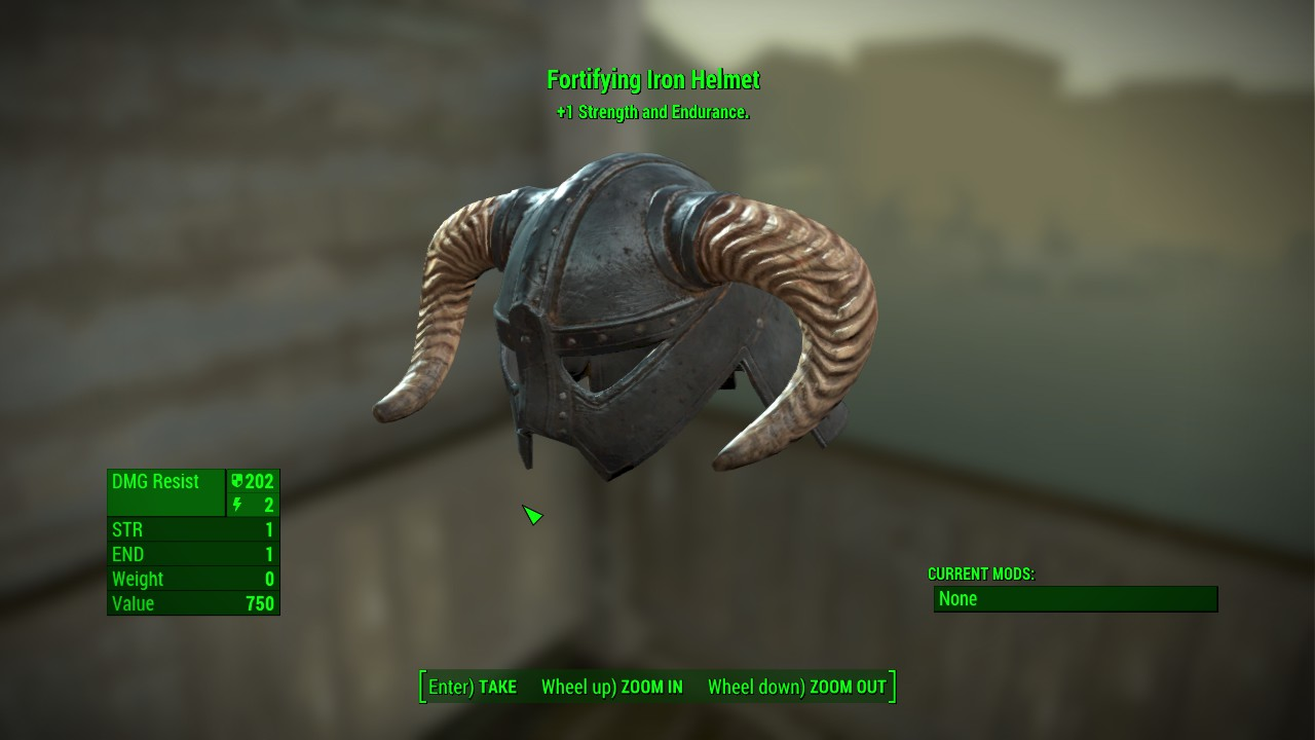Choose the ZOOM OUT option
The height and width of the screenshot is (740, 1315).
[797, 687]
